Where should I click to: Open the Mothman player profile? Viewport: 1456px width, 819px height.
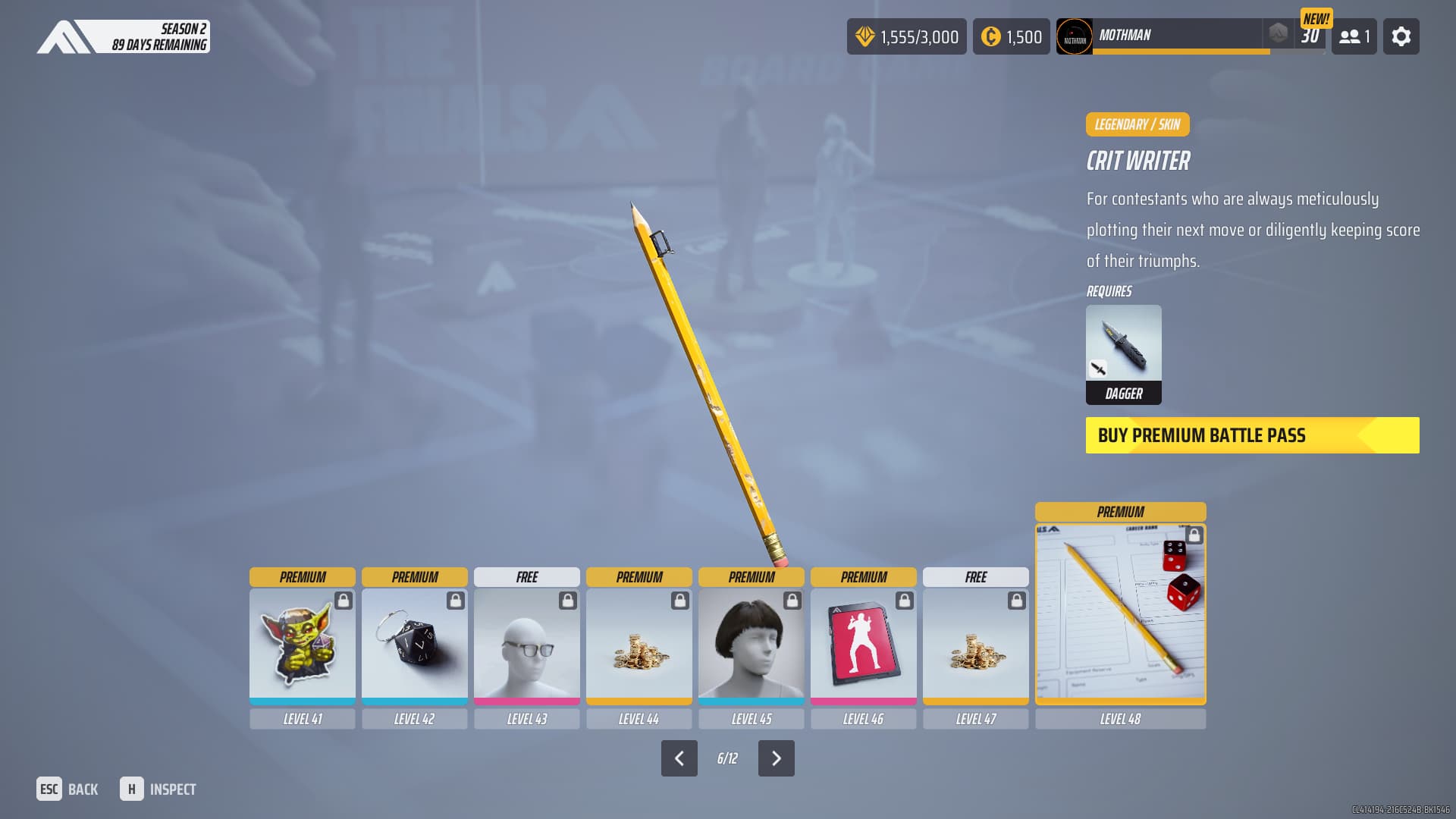coord(1160,36)
